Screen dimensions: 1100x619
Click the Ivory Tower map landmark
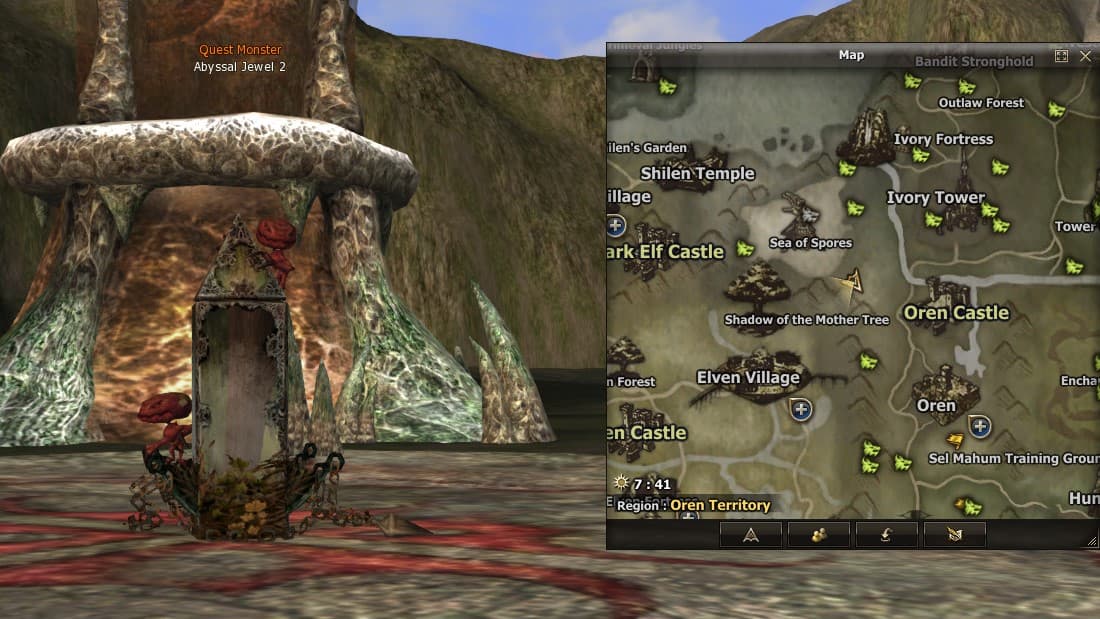[x=935, y=198]
